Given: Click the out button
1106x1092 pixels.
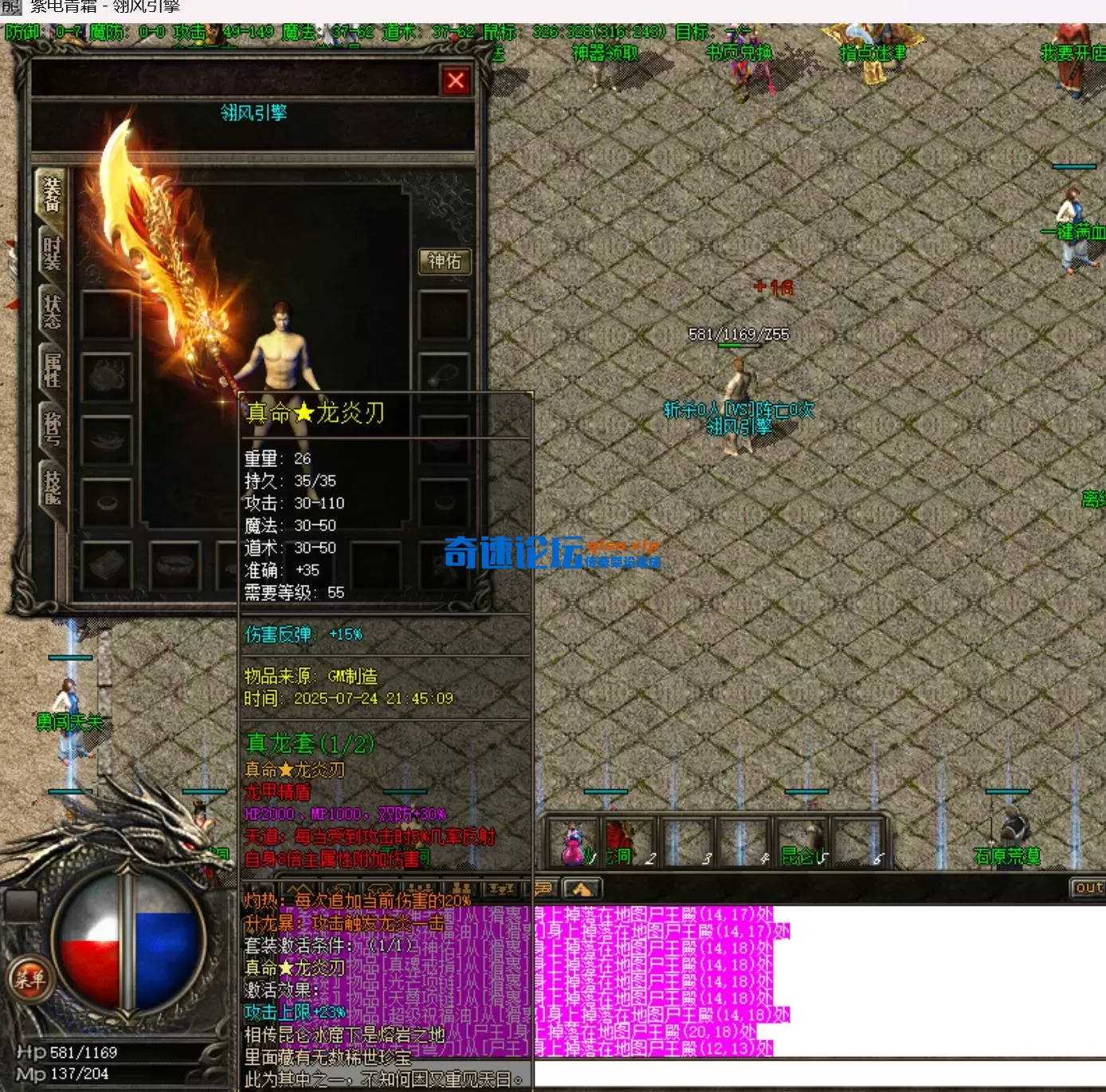Looking at the screenshot, I should pyautogui.click(x=1088, y=887).
